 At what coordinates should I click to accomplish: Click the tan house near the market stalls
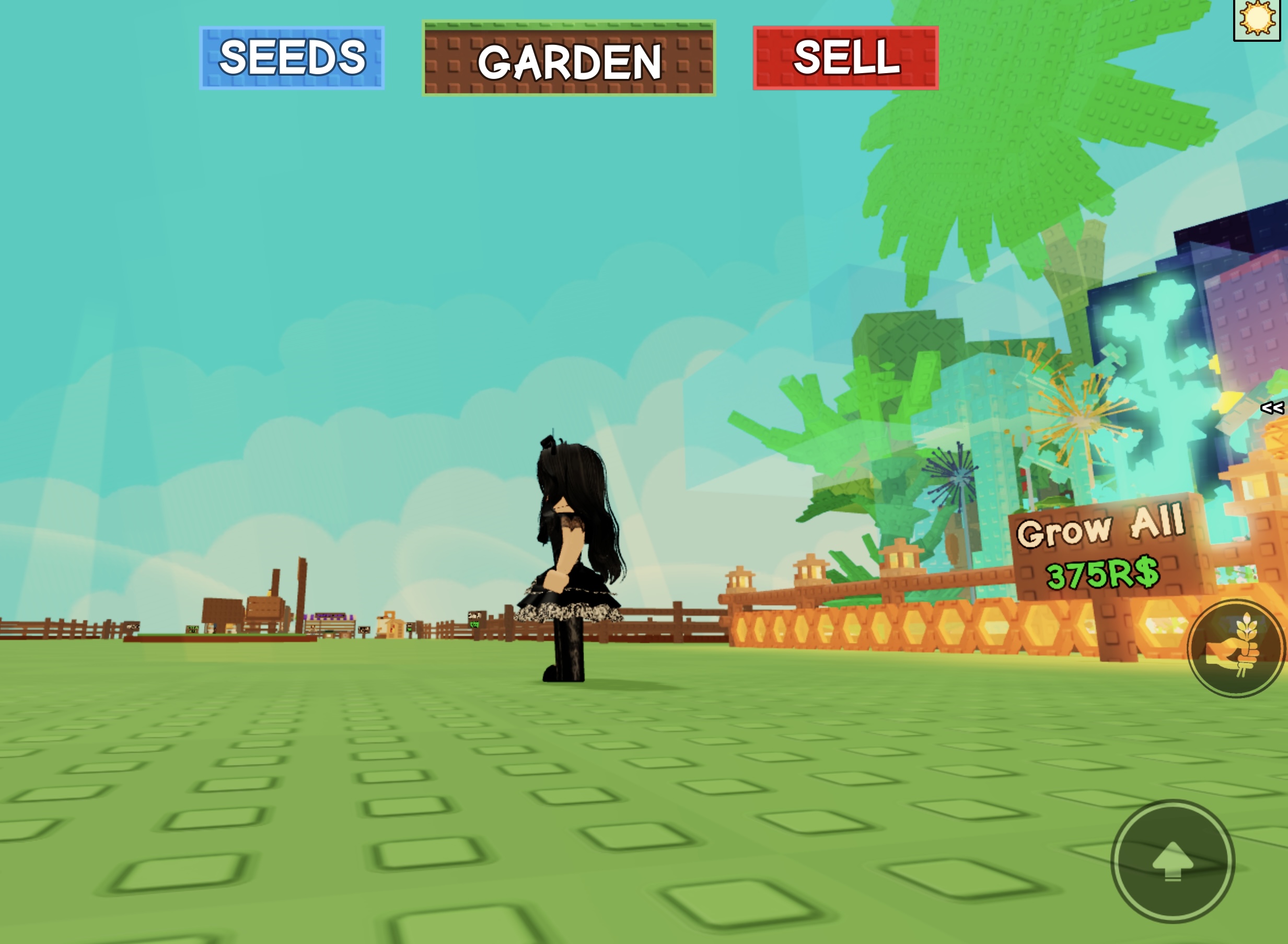390,626
